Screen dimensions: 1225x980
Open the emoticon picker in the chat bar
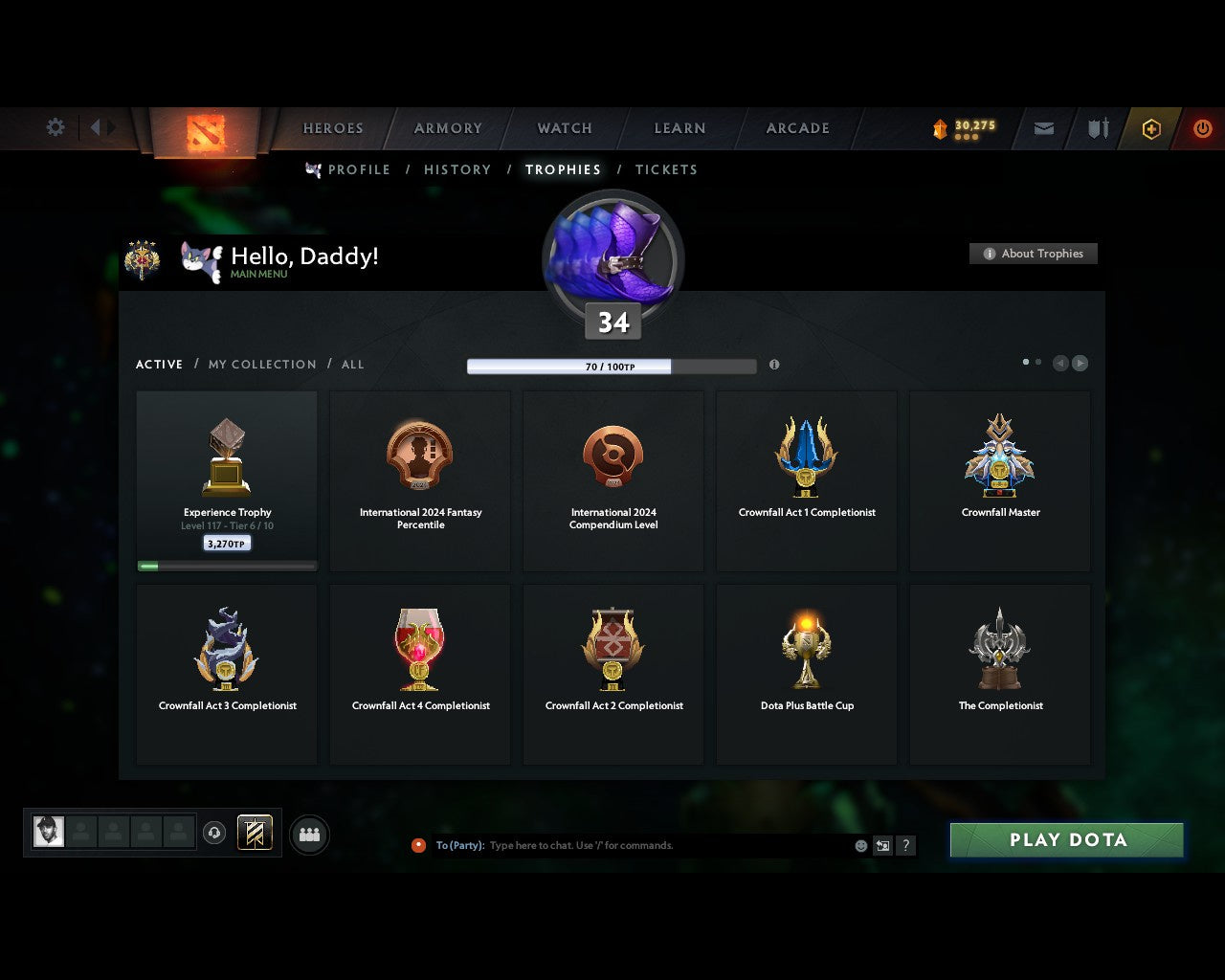859,845
